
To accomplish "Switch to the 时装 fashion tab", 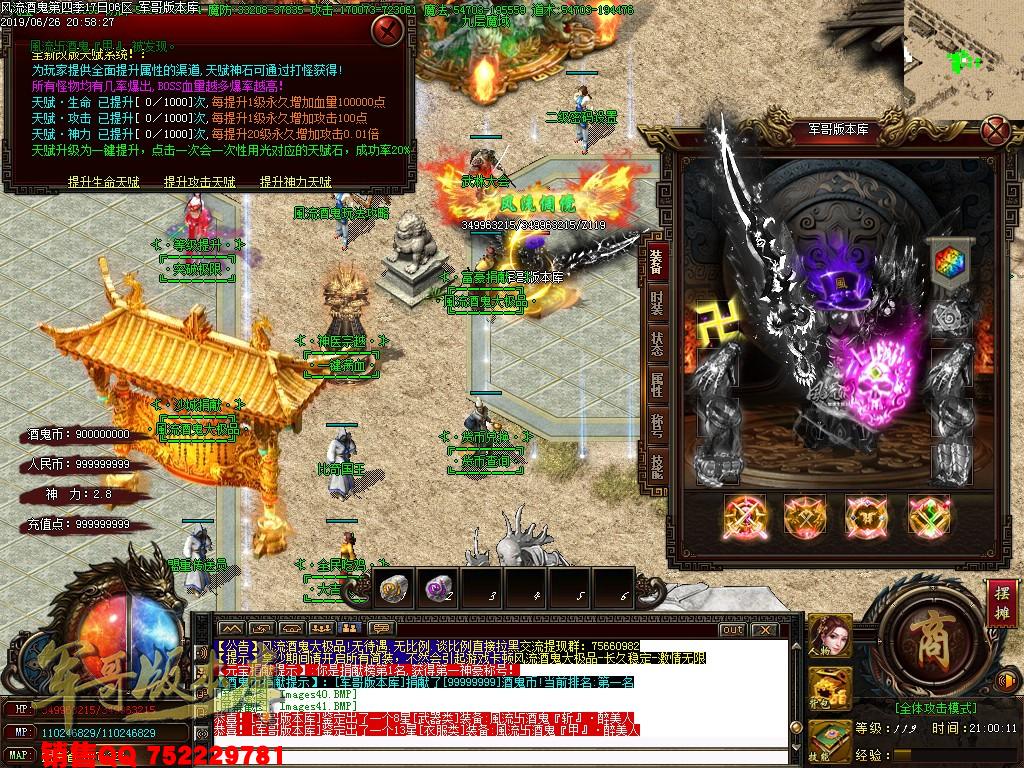I will pos(656,303).
